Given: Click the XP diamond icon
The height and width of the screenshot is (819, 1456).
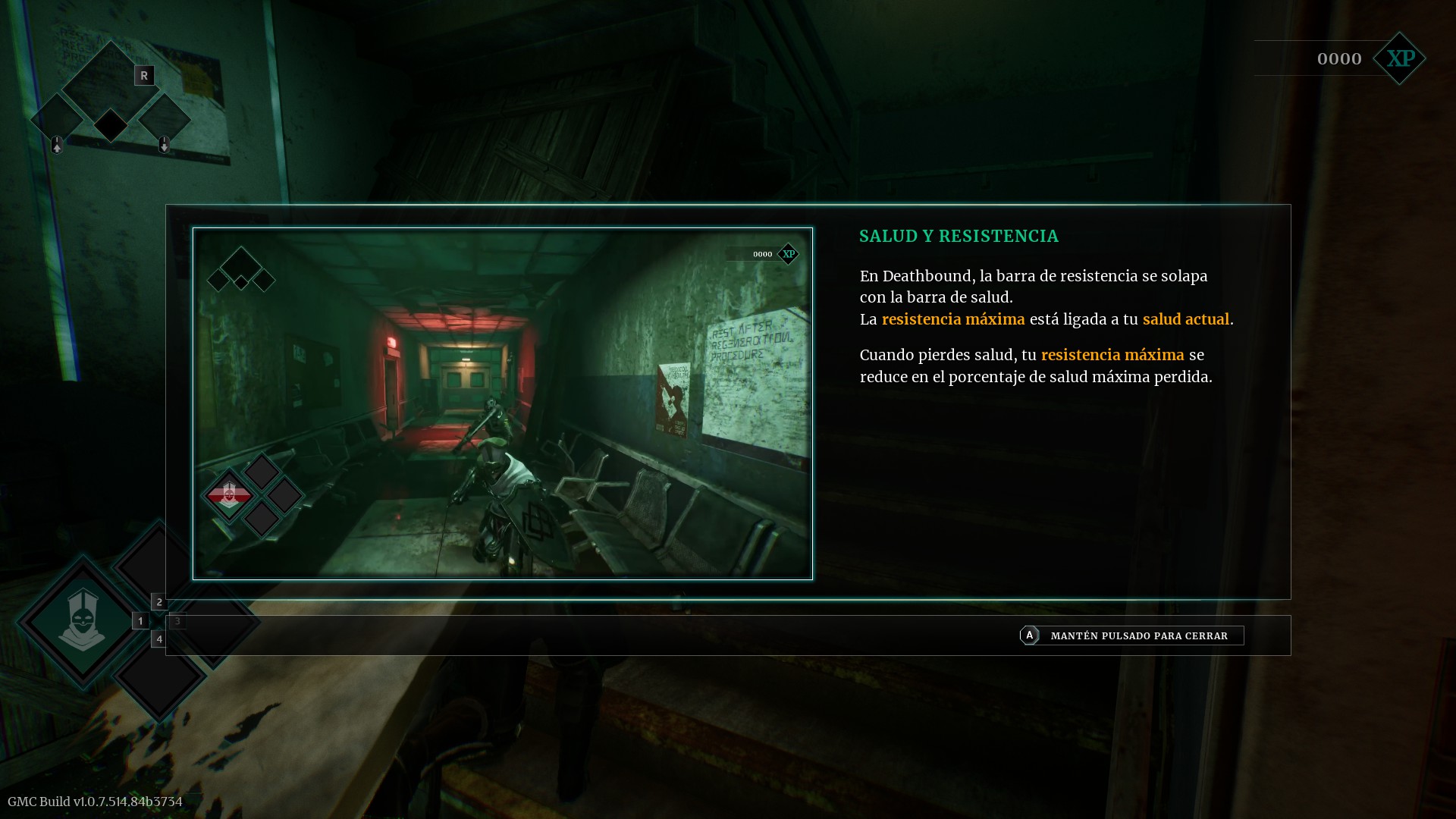Looking at the screenshot, I should (1400, 58).
